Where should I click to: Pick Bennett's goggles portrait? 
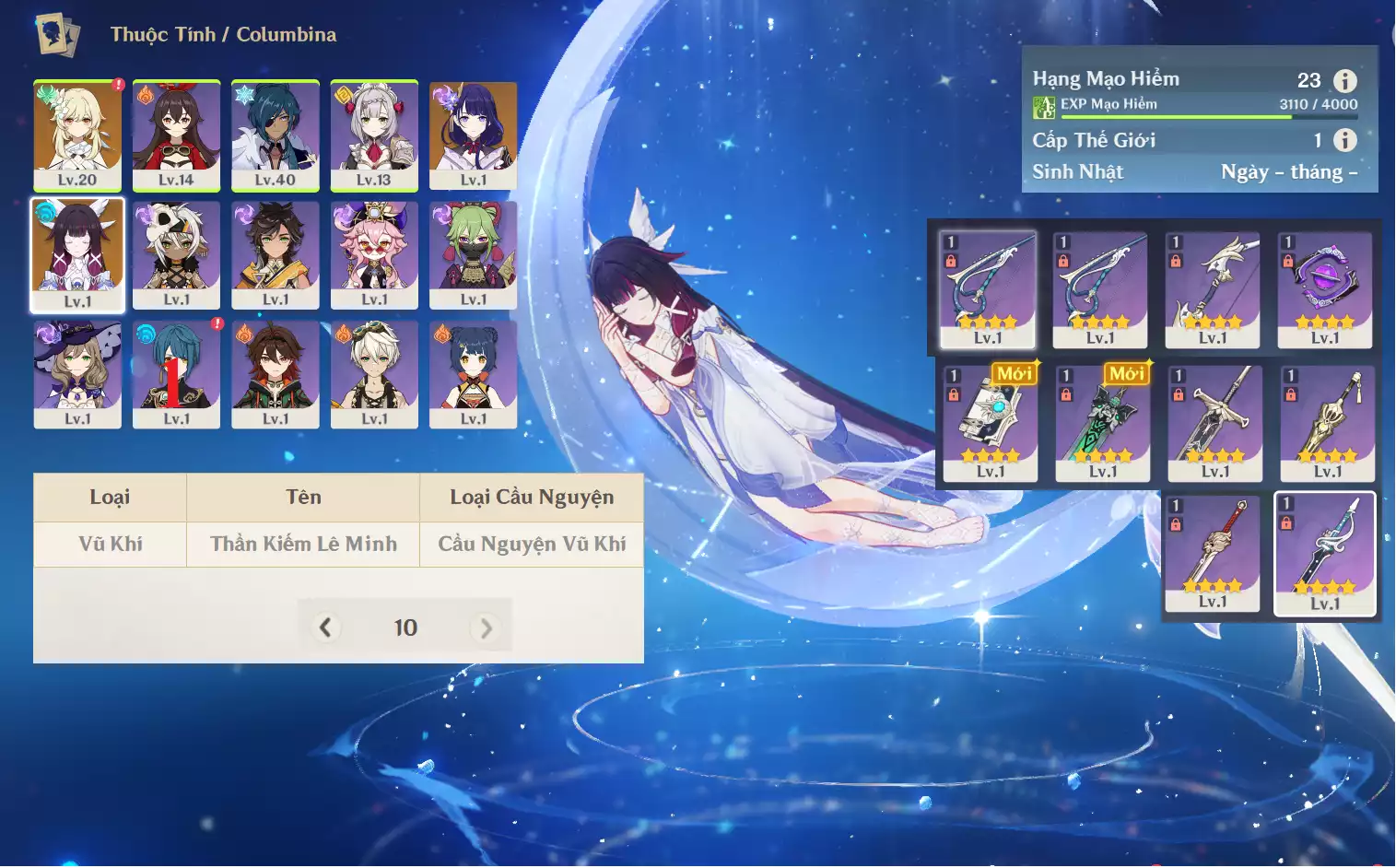(x=374, y=373)
